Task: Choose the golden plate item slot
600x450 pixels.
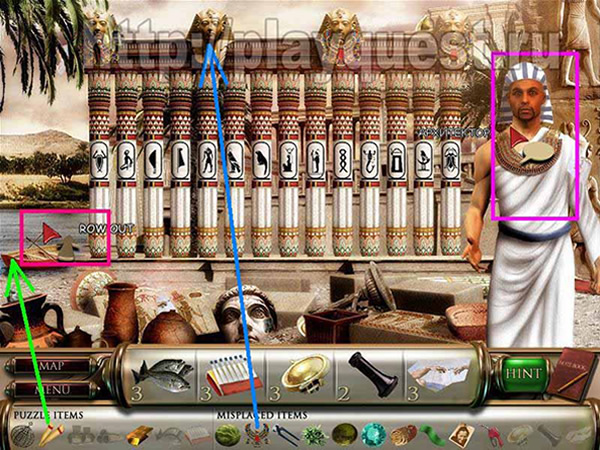Action: coord(299,374)
